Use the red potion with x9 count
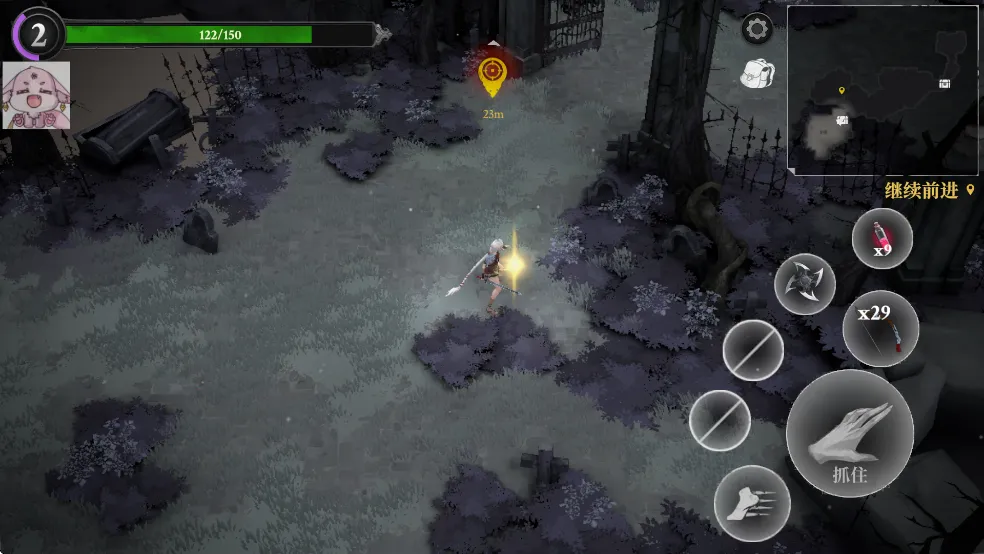The image size is (984, 554). pos(881,240)
